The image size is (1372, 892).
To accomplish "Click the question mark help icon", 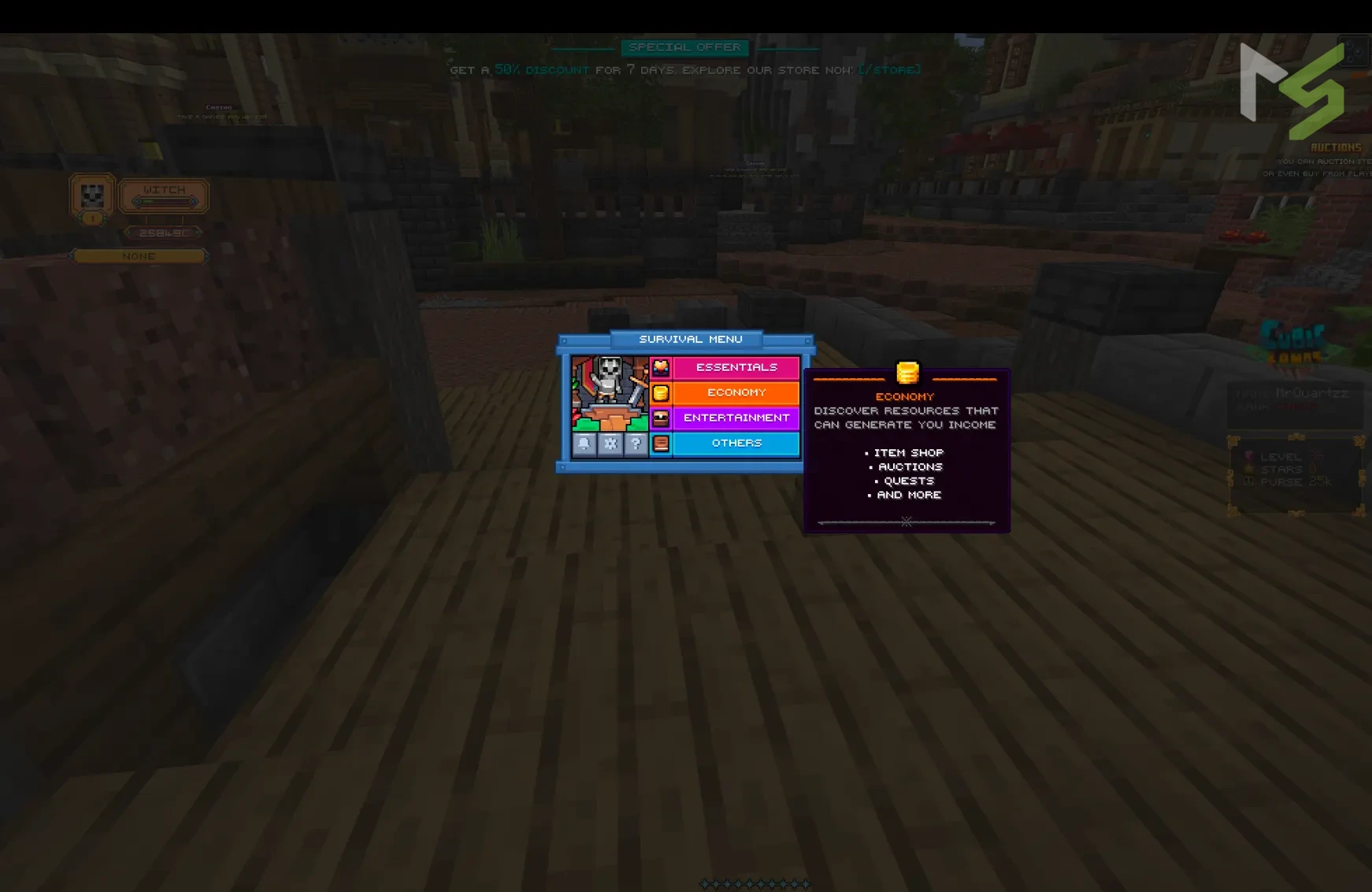I will (x=635, y=444).
